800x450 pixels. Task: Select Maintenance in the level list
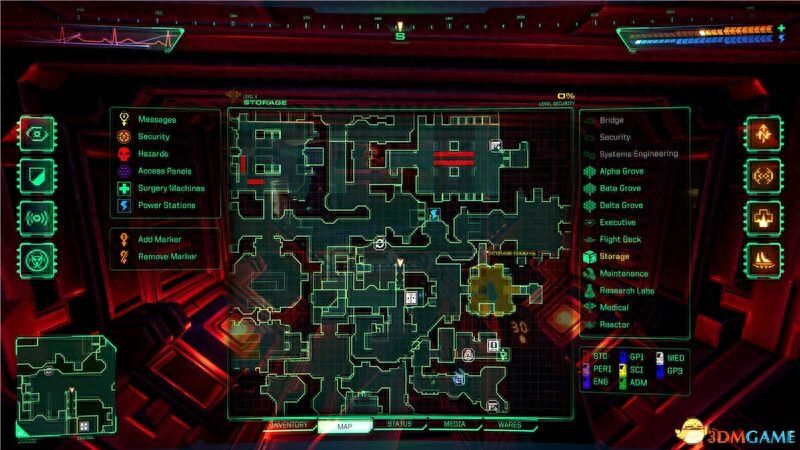point(623,273)
